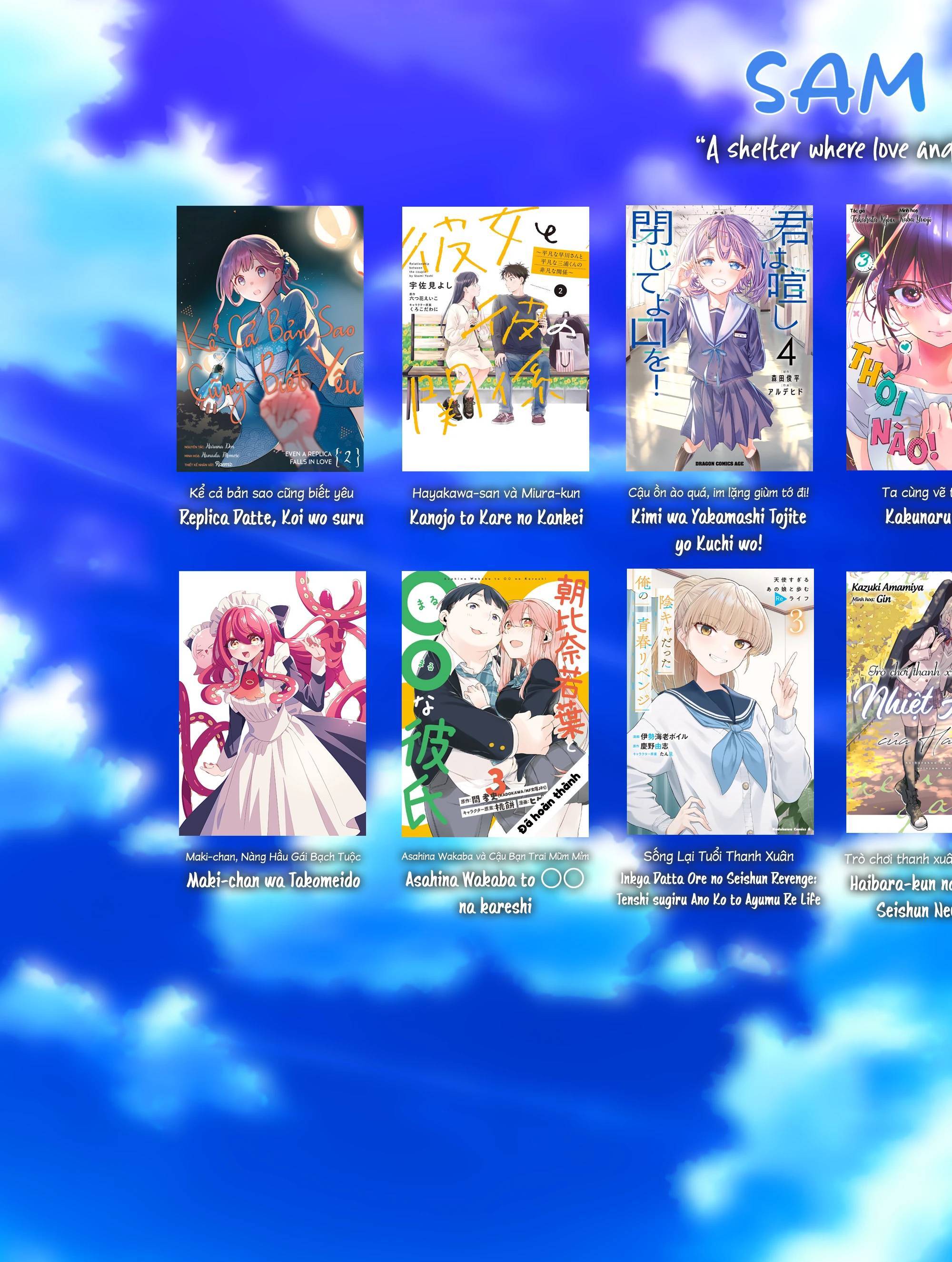Choose the Kimi wa Yakamashi volume 4 cover
952x1262 pixels.
(x=719, y=338)
